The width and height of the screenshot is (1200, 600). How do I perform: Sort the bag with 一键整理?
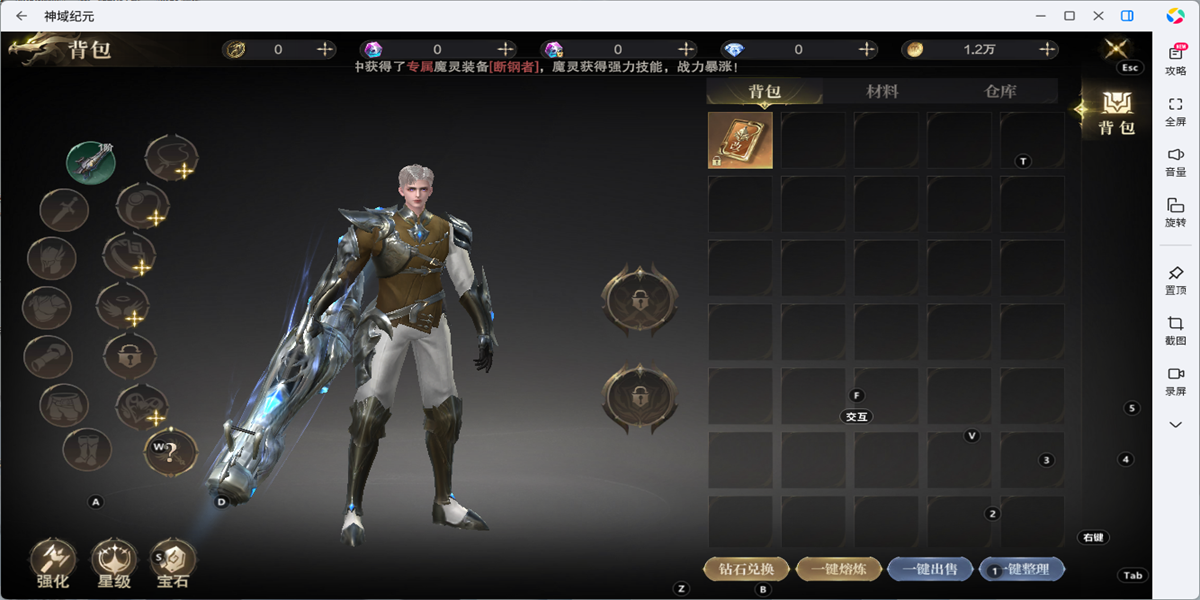(1022, 569)
